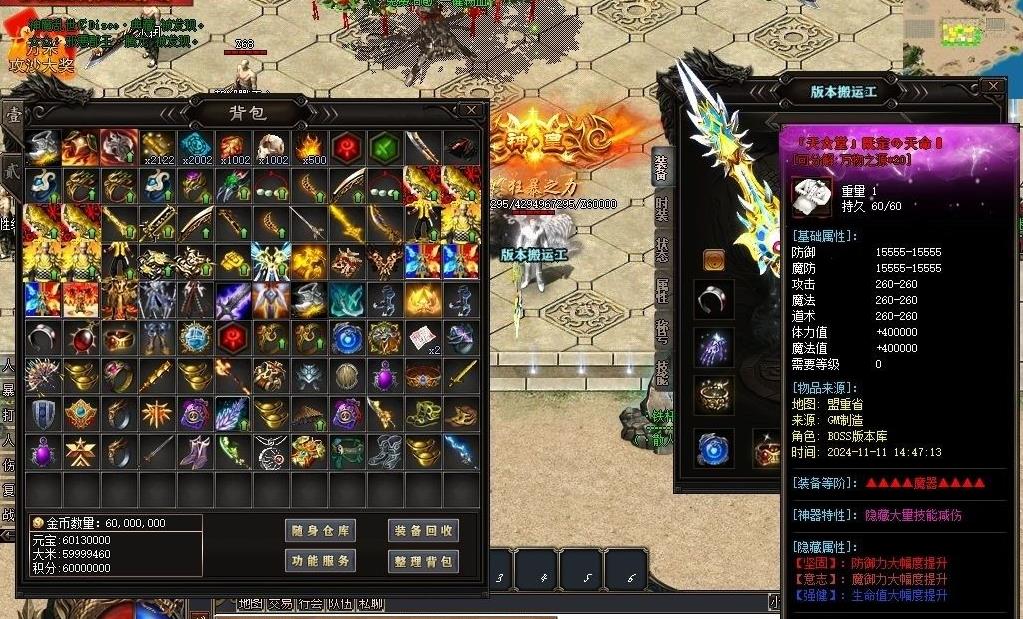Select the flame item stacked x500
The height and width of the screenshot is (619, 1023).
(309, 147)
